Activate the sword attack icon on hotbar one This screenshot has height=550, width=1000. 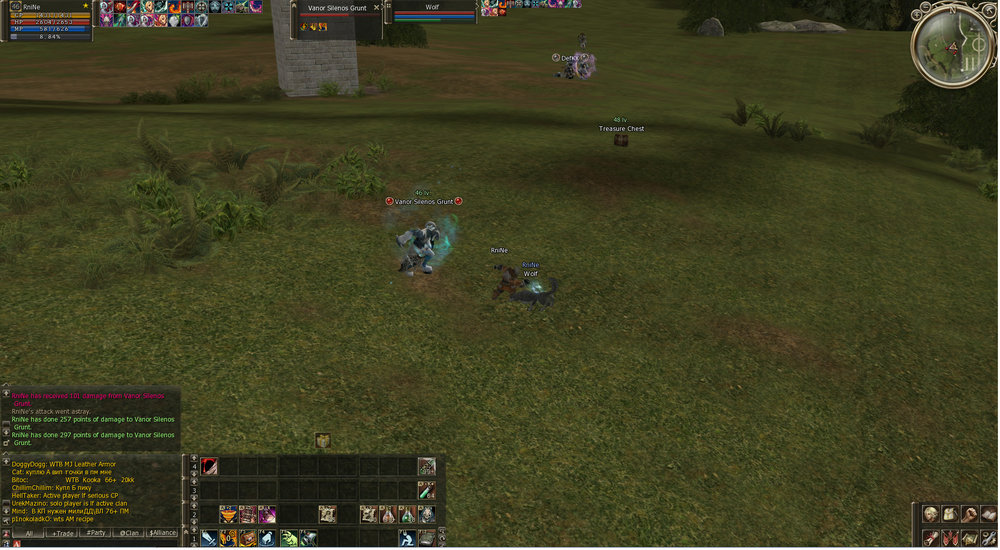(209, 539)
